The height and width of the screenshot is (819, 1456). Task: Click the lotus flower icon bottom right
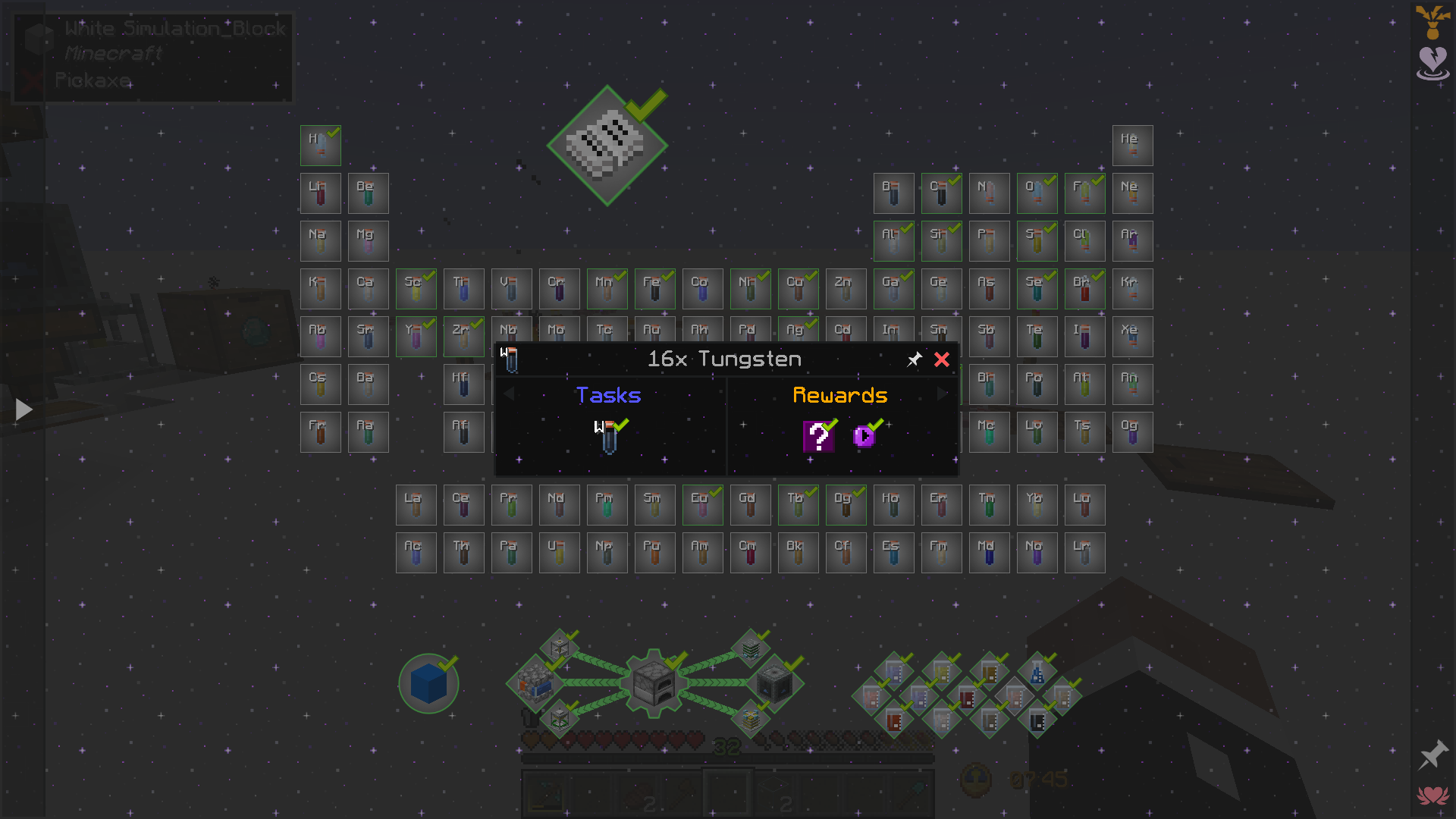pyautogui.click(x=1432, y=795)
